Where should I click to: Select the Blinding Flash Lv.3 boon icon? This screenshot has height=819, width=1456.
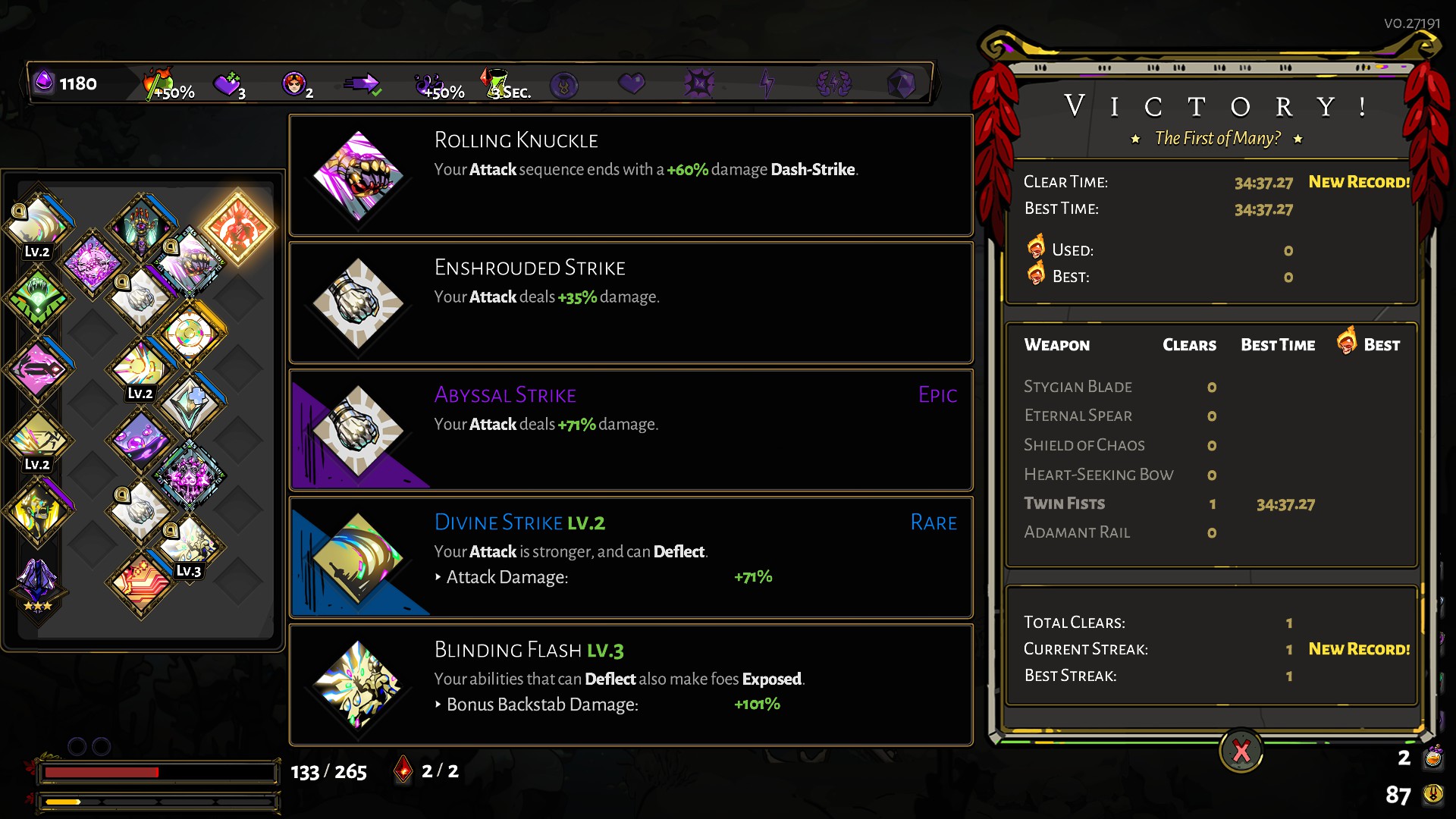(x=359, y=684)
